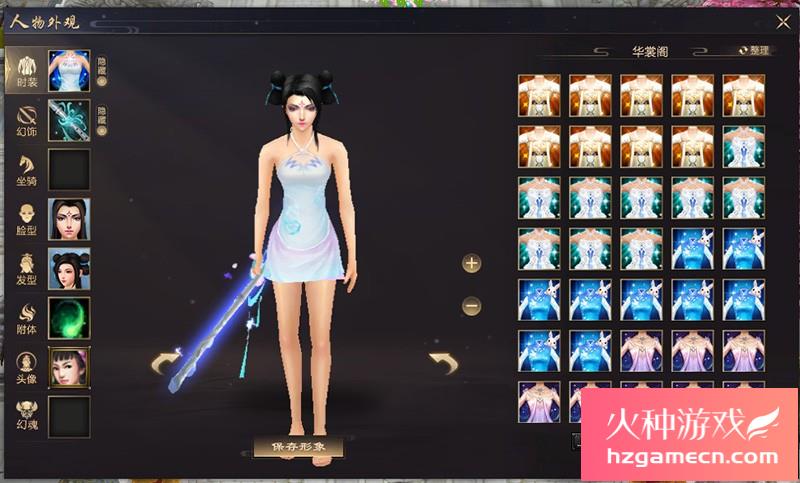Select the 附体 green orb slot
The width and height of the screenshot is (800, 483).
[x=69, y=317]
